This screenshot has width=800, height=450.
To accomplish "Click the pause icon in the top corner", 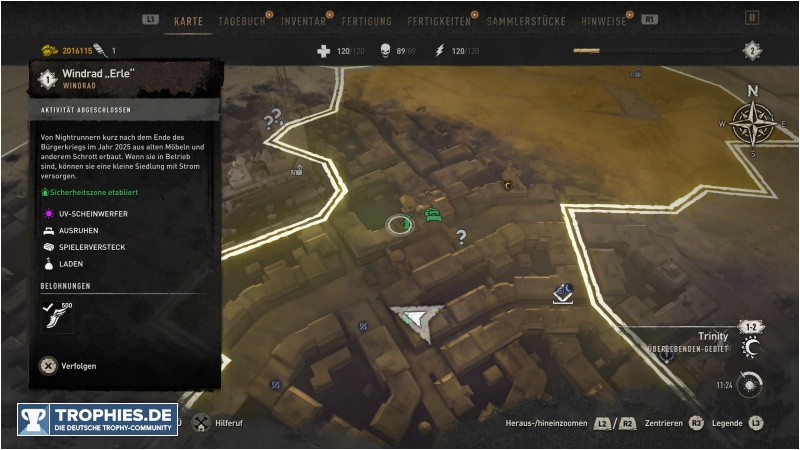I will 752,18.
